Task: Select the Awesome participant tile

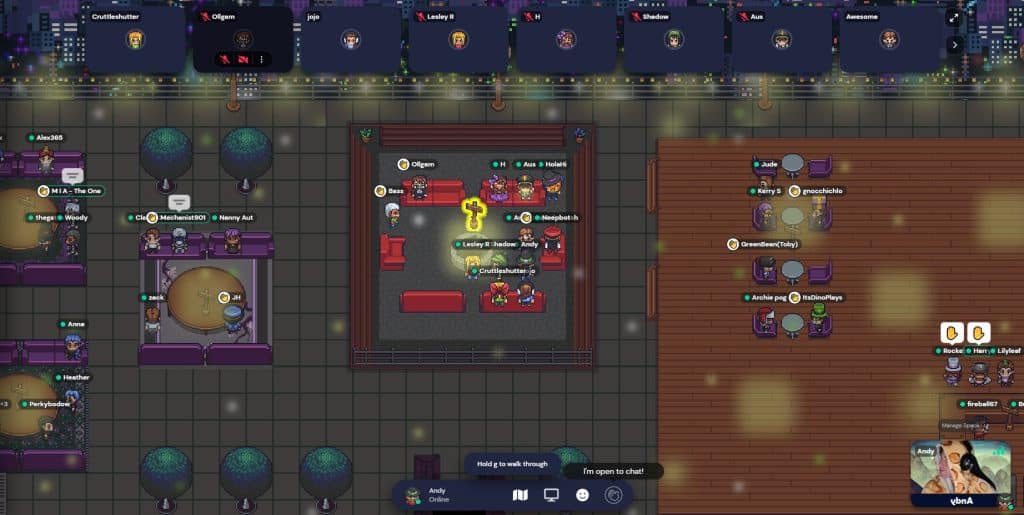Action: 889,39
